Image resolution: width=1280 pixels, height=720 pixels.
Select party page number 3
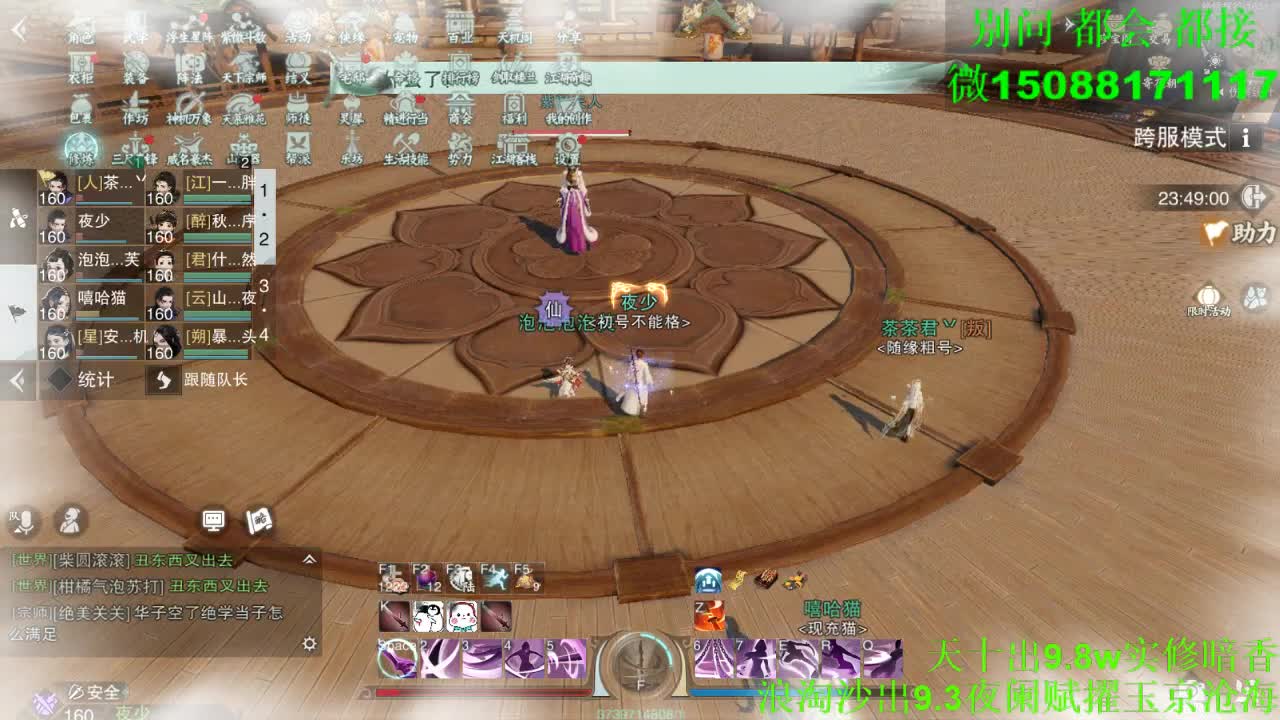[263, 286]
